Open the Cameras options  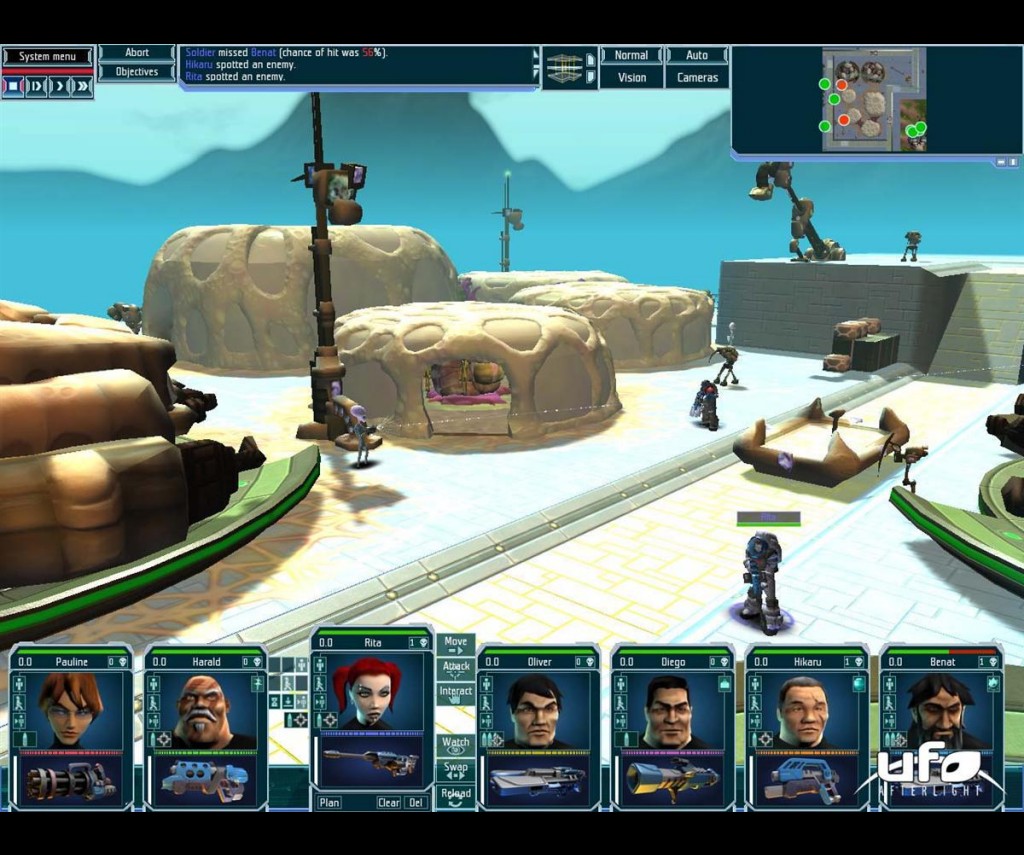(697, 77)
